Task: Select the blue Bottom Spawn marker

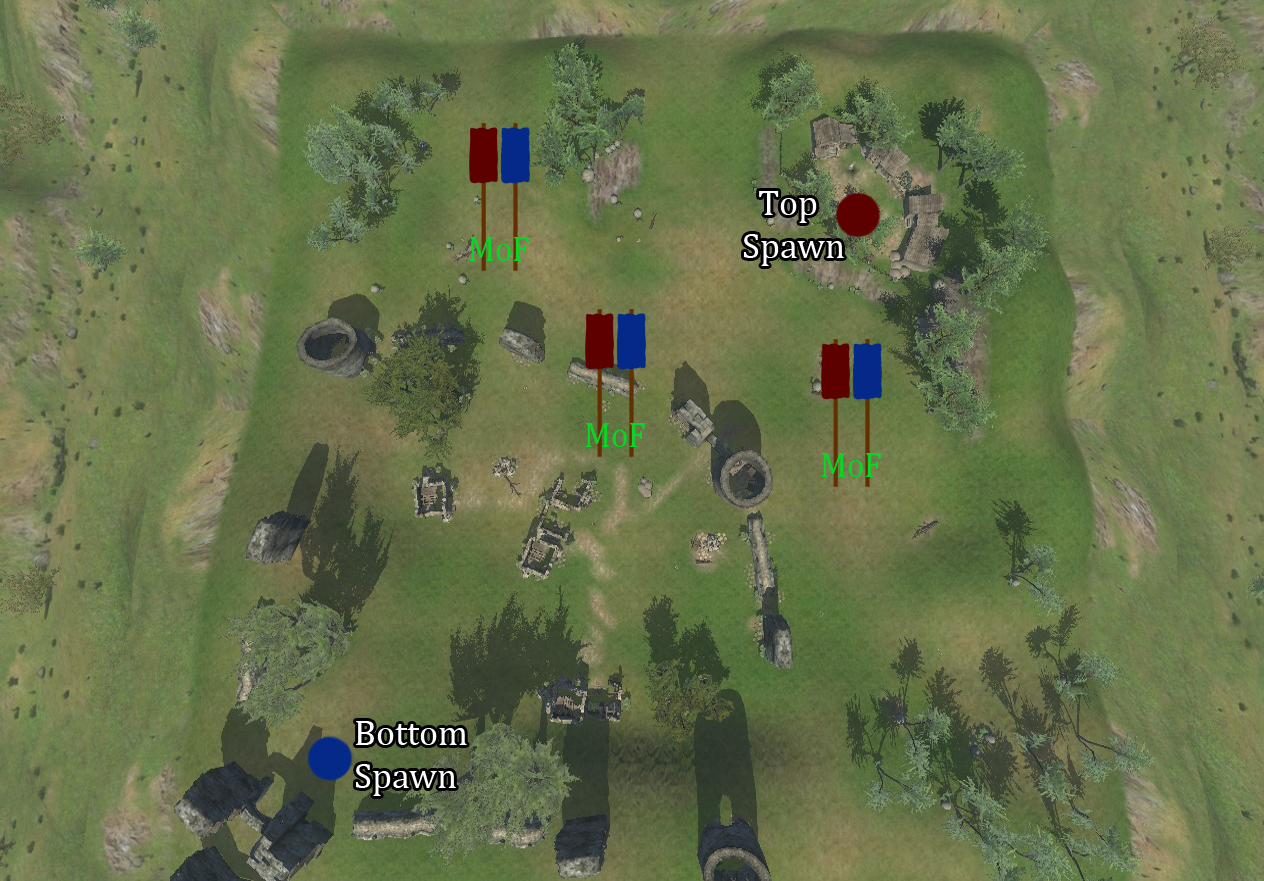Action: point(329,758)
